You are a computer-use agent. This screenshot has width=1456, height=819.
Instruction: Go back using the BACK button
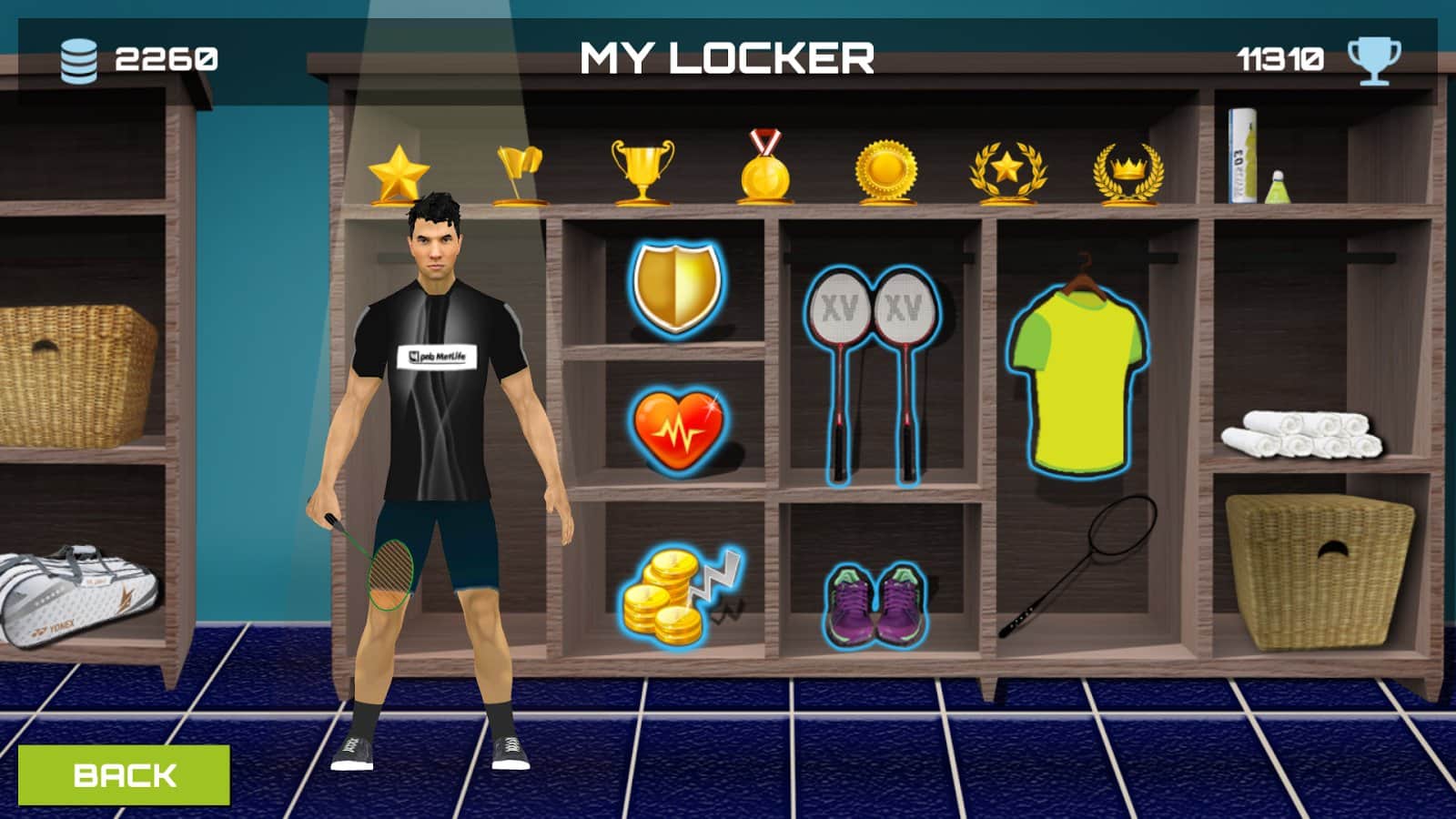pyautogui.click(x=124, y=775)
